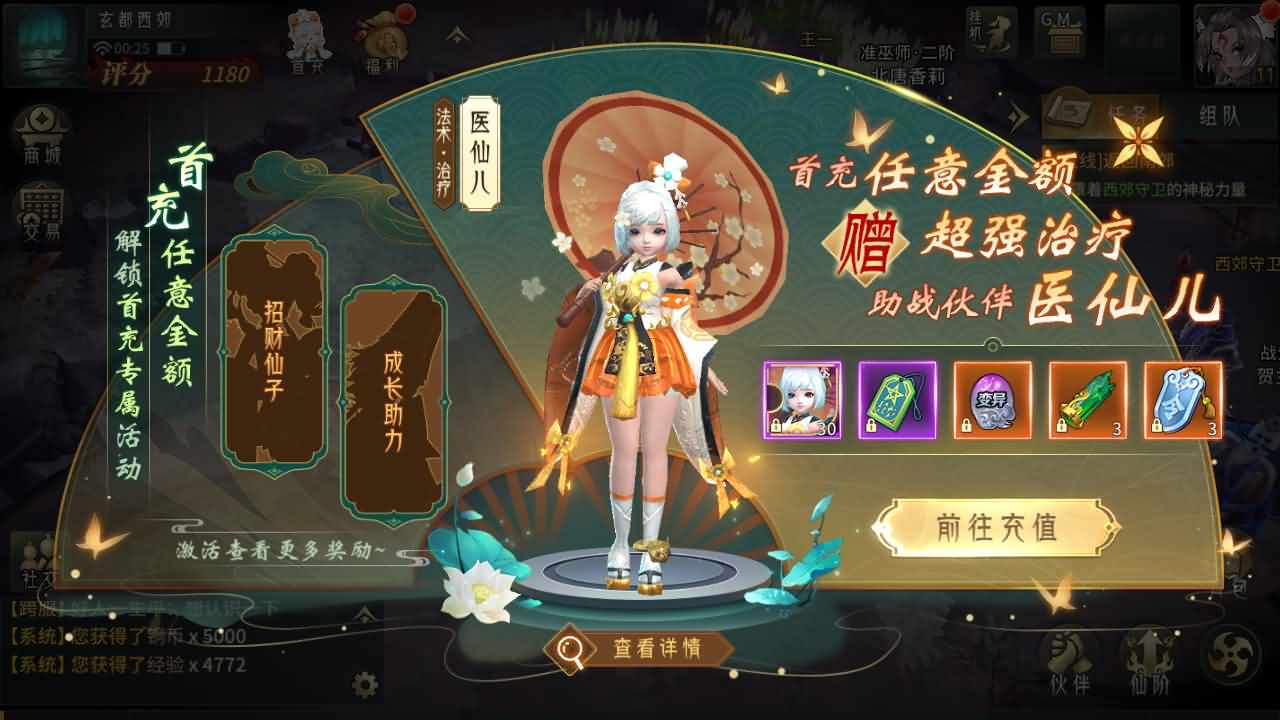
Task: Open the 福利 welfare rewards icon
Action: tap(383, 40)
